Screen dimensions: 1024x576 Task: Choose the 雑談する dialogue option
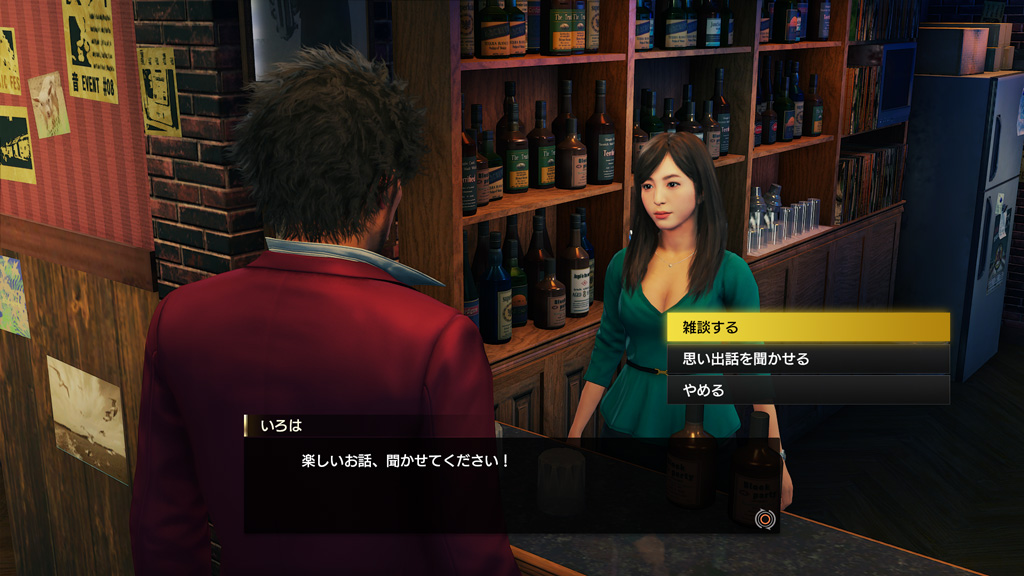pos(808,327)
